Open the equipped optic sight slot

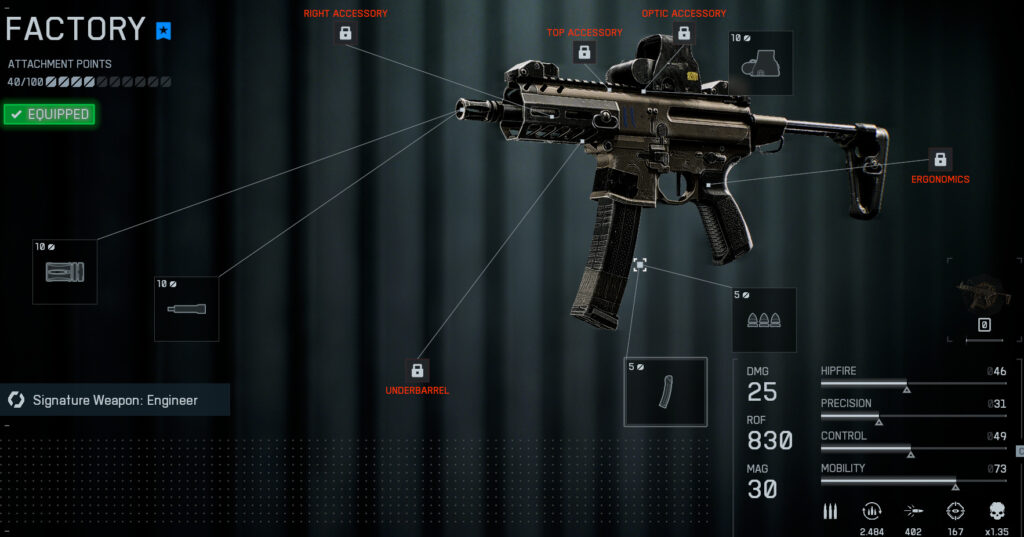point(760,63)
